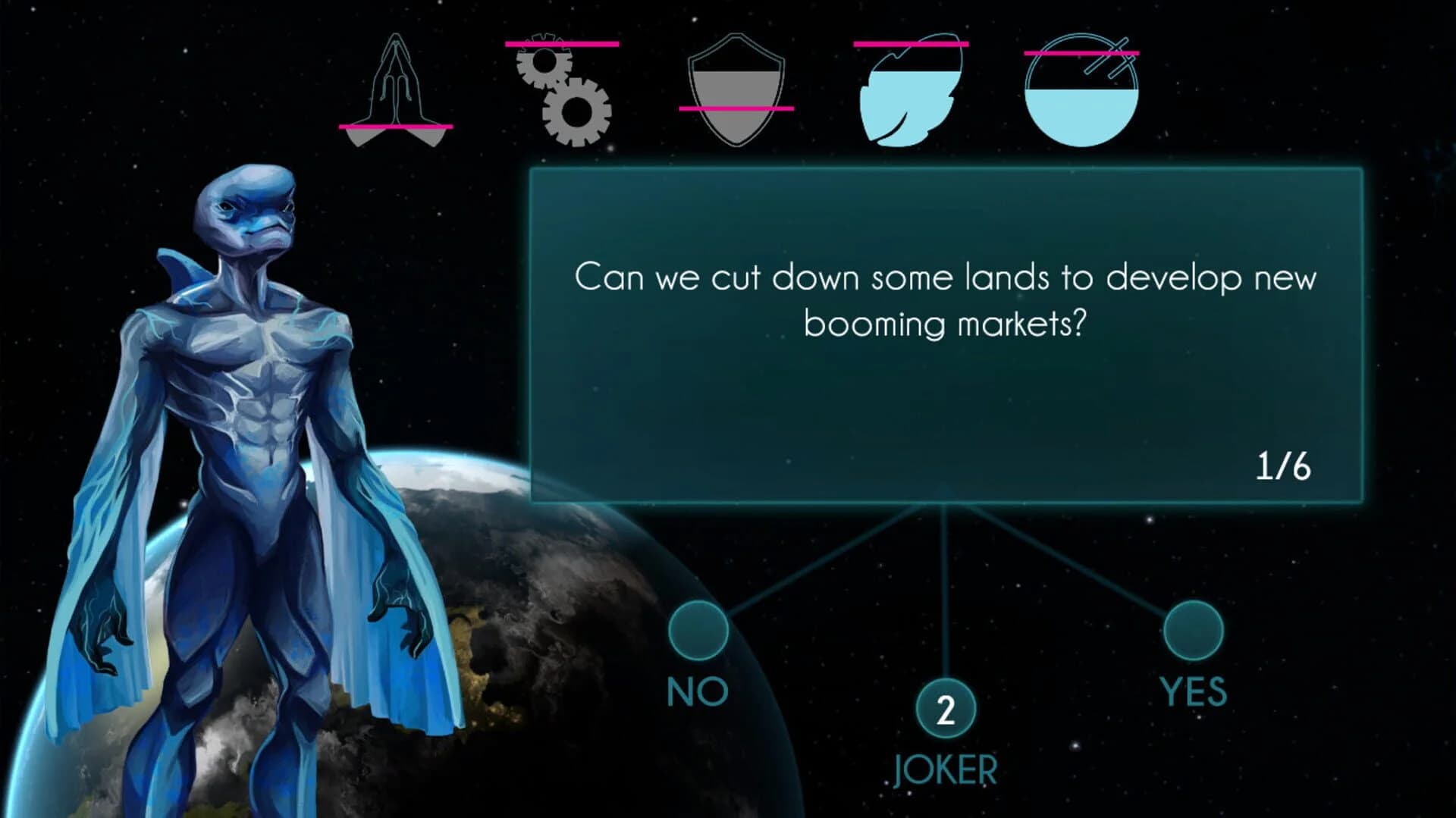
Task: Click the NO label text
Action: [x=695, y=689]
